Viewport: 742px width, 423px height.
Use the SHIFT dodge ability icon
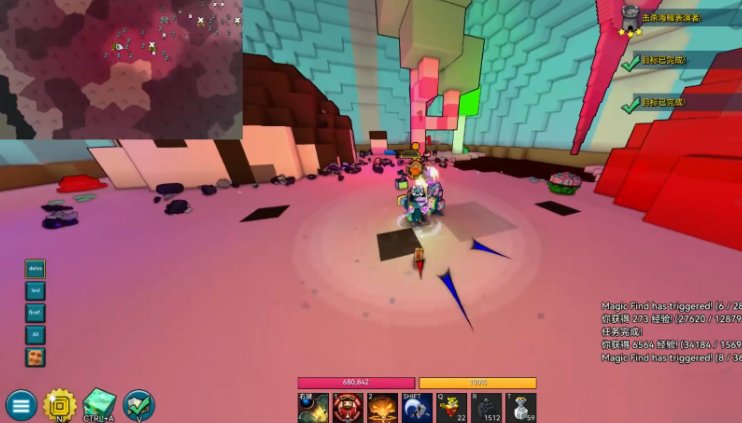tap(417, 408)
